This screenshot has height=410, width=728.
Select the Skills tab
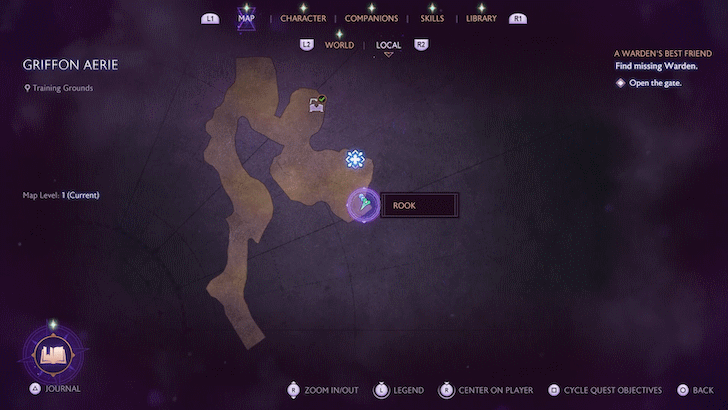[432, 18]
